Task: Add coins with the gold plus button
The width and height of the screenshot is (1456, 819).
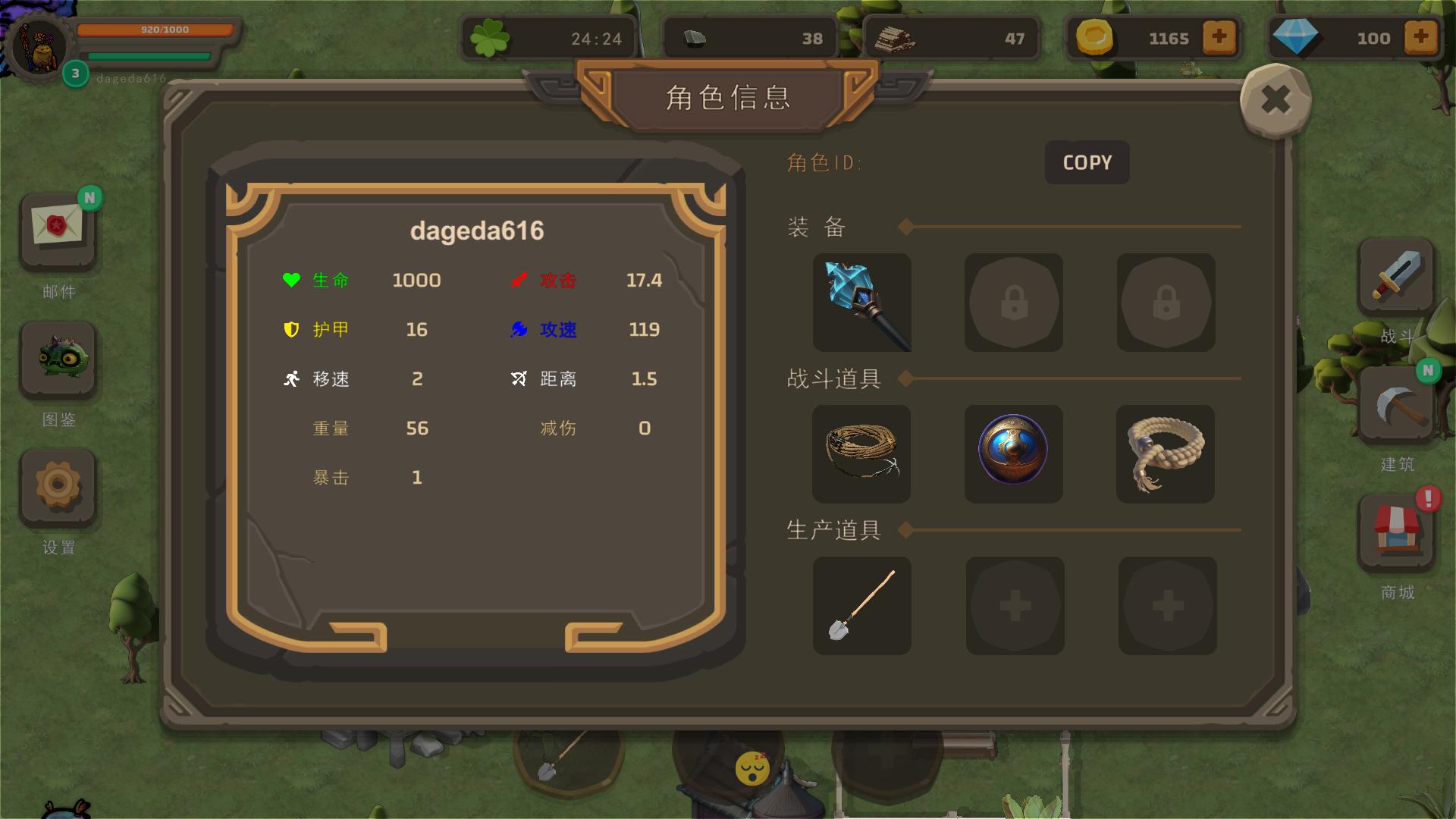Action: click(1218, 37)
